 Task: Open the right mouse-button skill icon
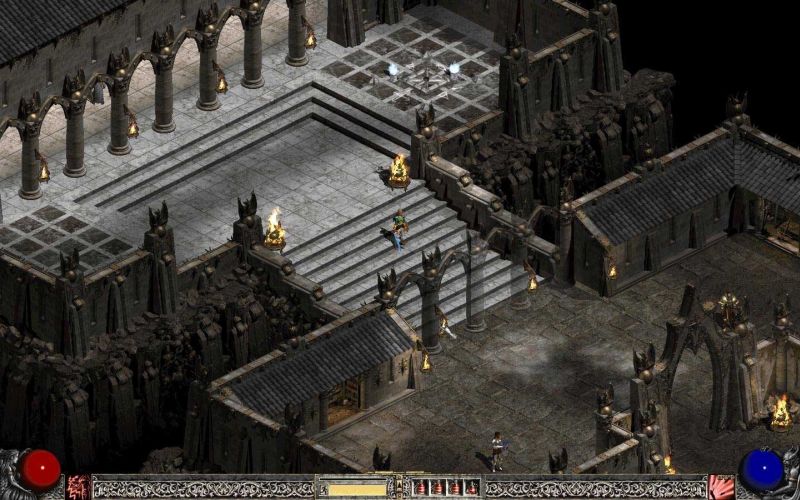tap(721, 487)
